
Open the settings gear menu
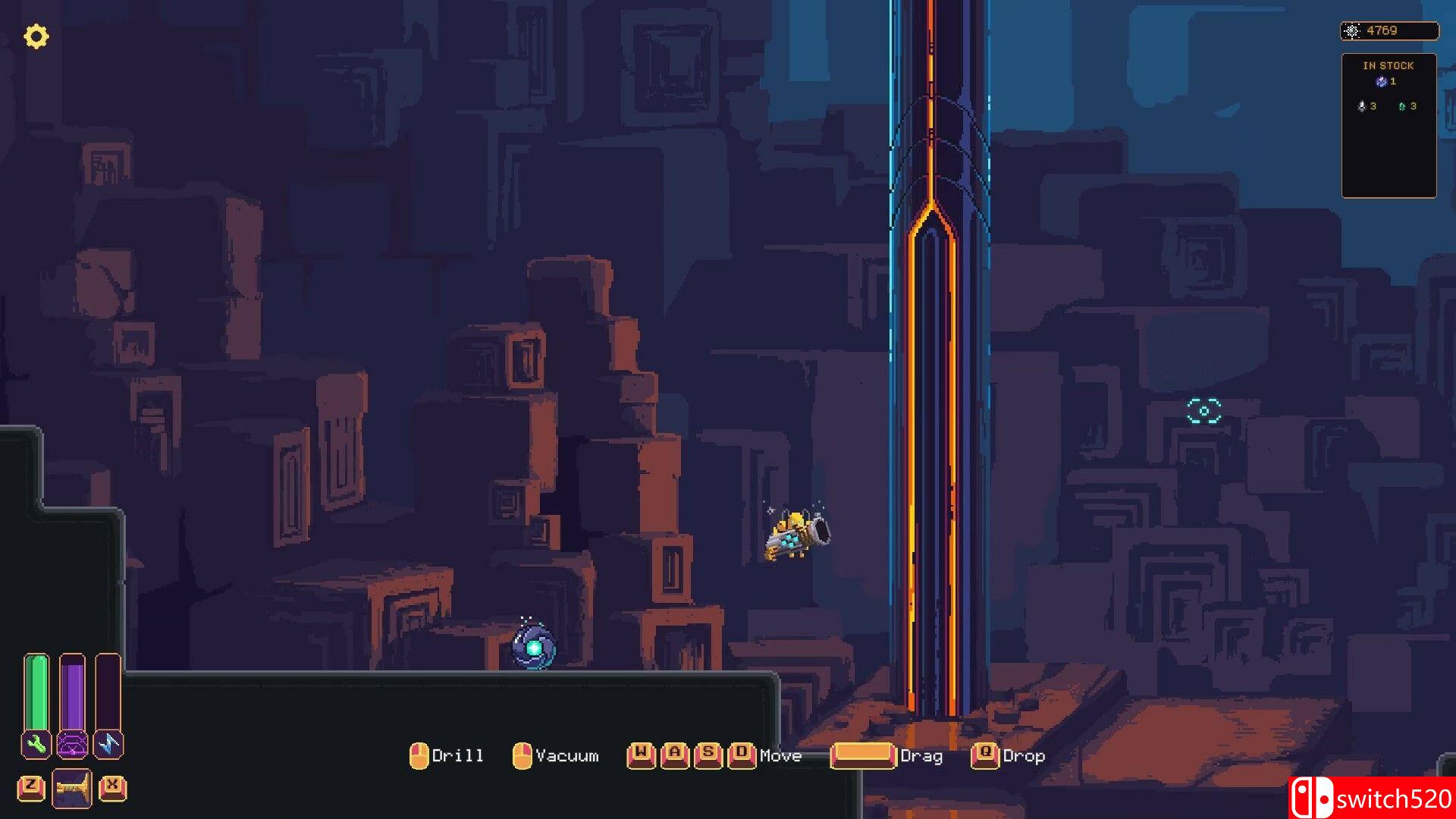[x=36, y=36]
